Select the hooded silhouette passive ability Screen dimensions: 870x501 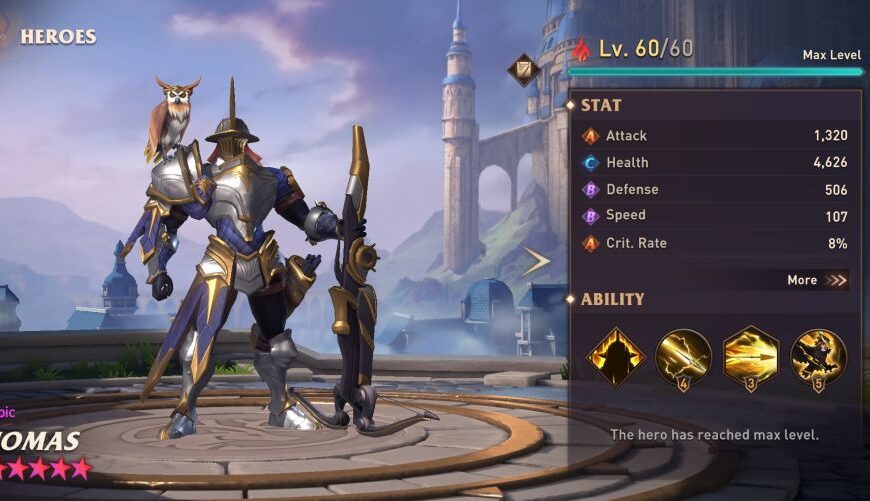pyautogui.click(x=616, y=357)
